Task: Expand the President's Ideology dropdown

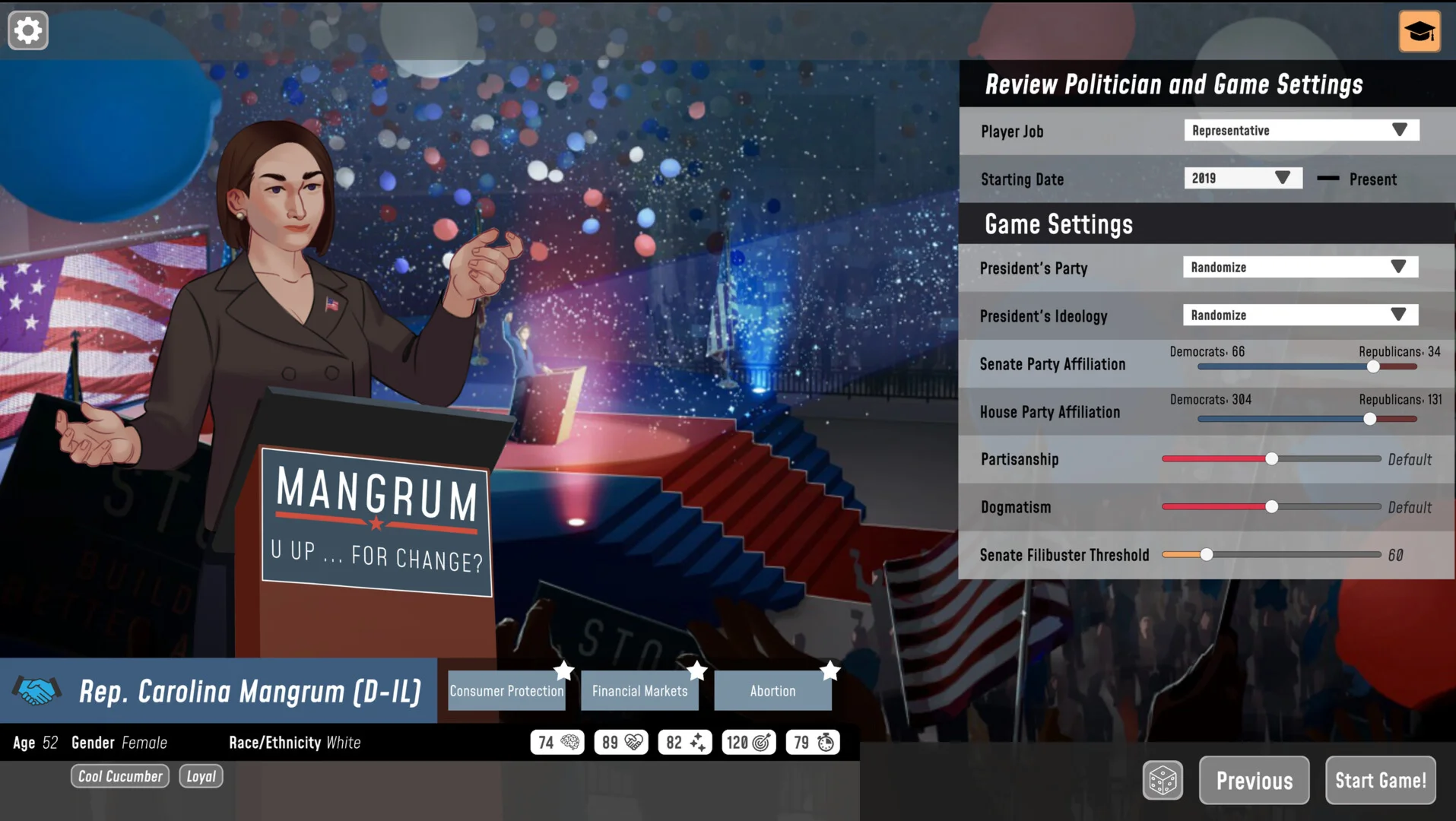Action: (x=1300, y=315)
